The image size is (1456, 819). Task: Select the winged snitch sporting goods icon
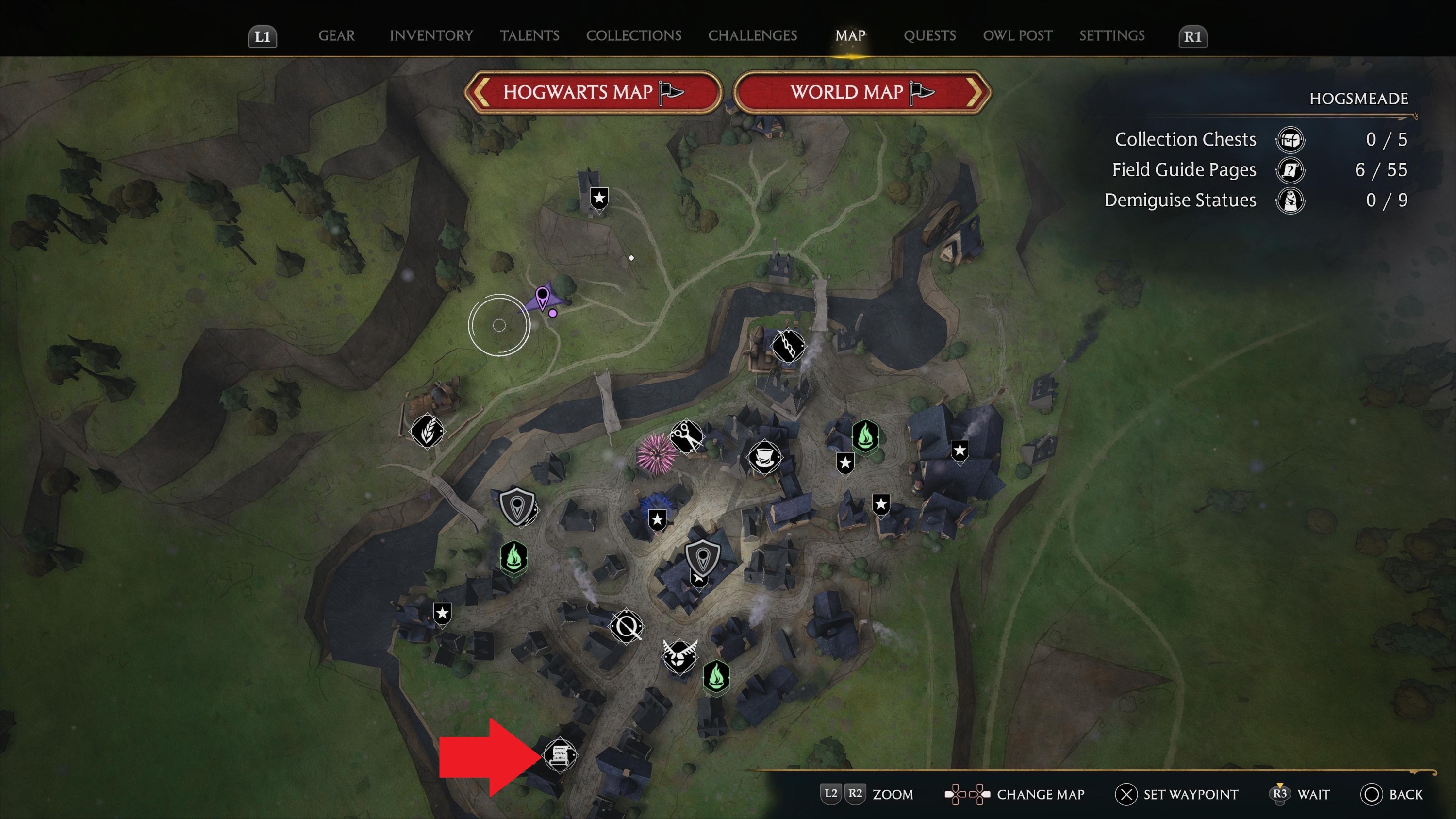(x=680, y=657)
